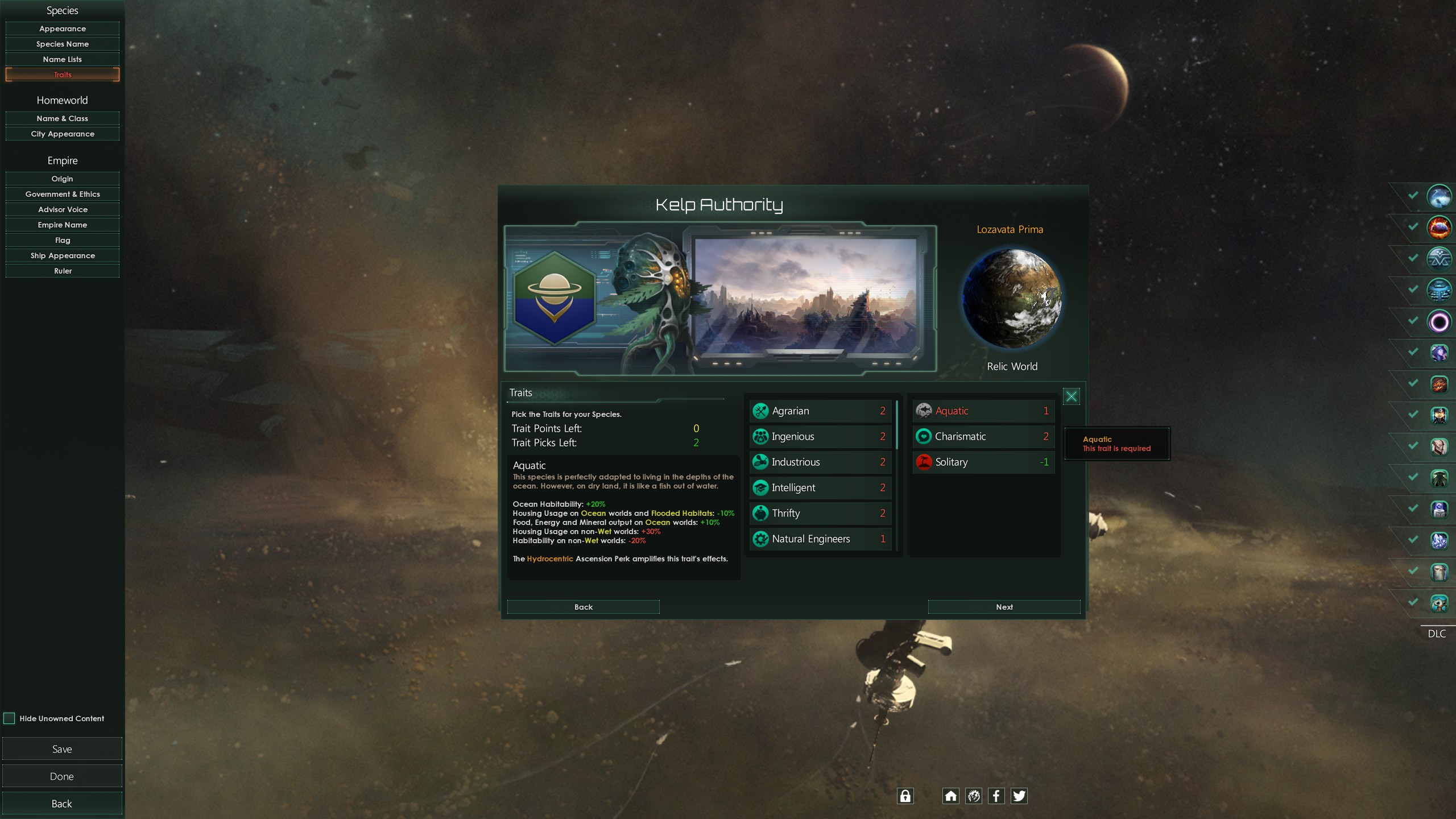
Task: Open the Origin settings
Action: [x=63, y=179]
